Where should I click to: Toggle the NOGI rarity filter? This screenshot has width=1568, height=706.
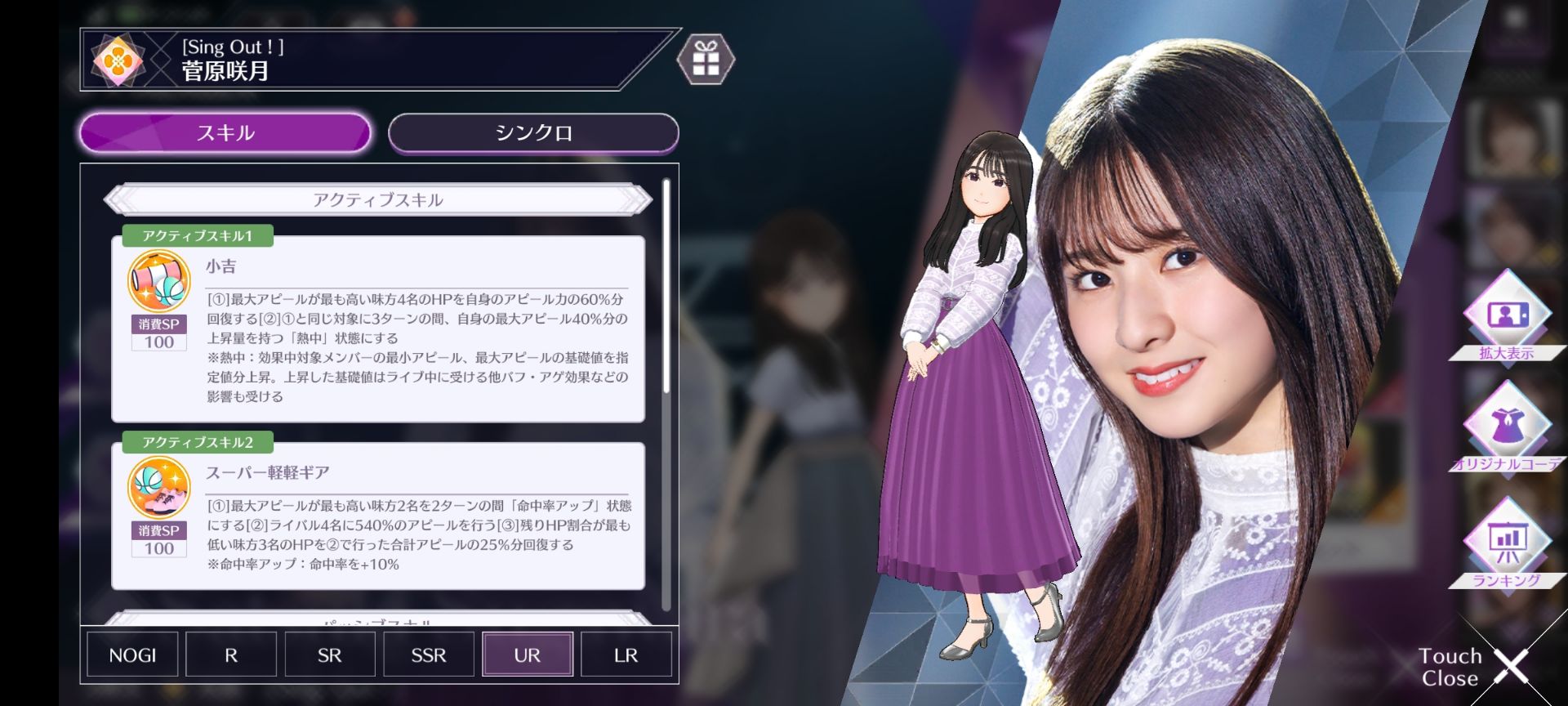(x=131, y=654)
